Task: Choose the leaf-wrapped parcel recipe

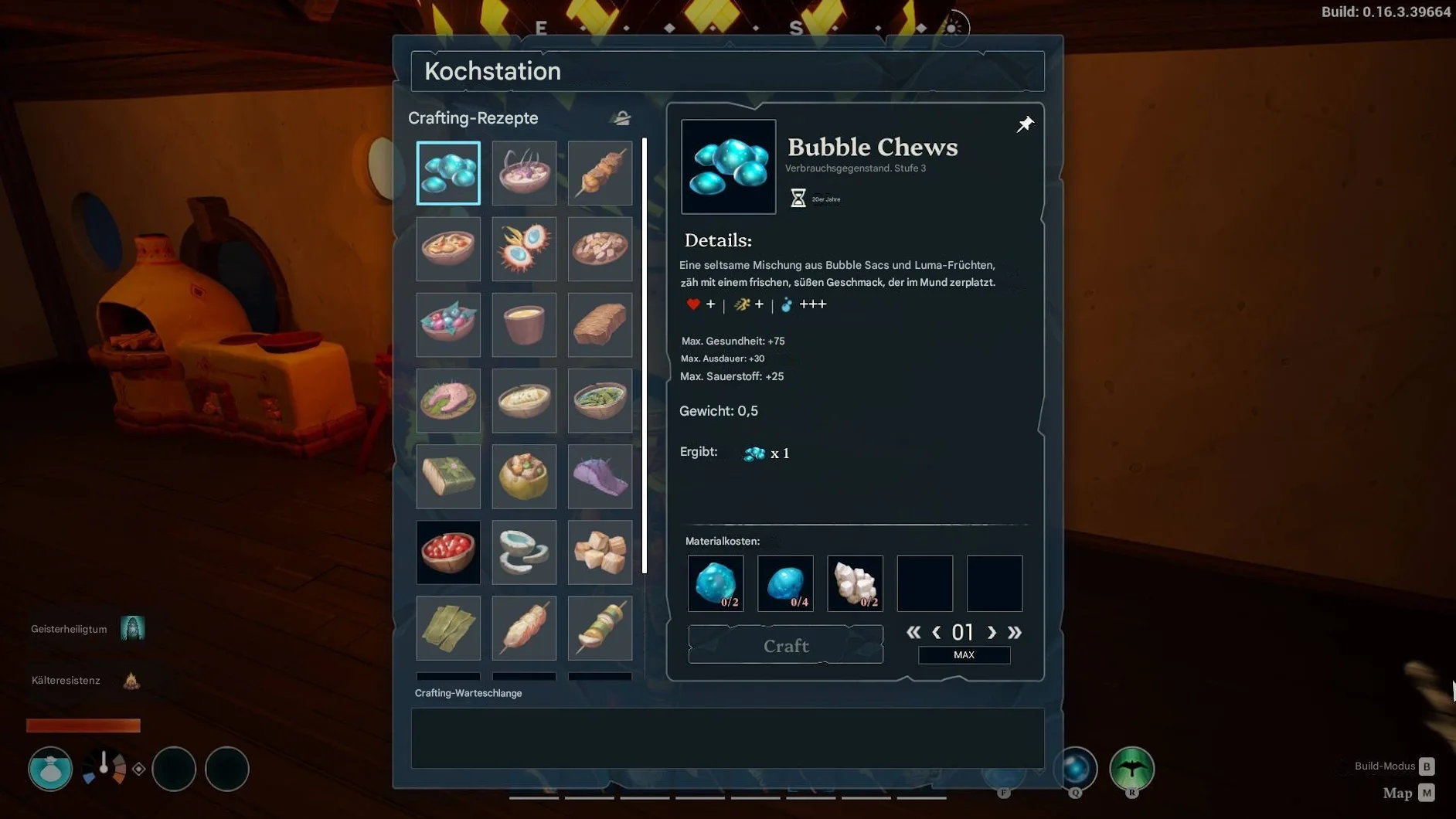Action: click(x=448, y=476)
